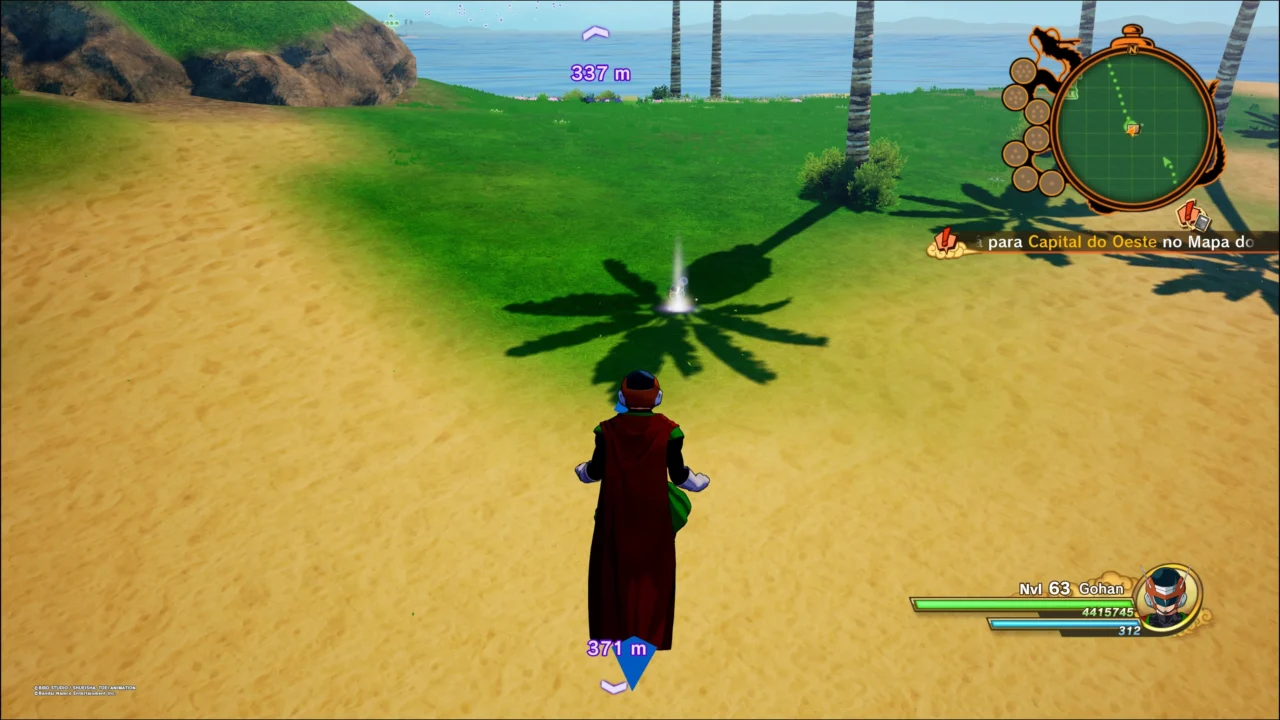The width and height of the screenshot is (1280, 720).
Task: Click the north indicator atop the radar
Action: point(1133,47)
